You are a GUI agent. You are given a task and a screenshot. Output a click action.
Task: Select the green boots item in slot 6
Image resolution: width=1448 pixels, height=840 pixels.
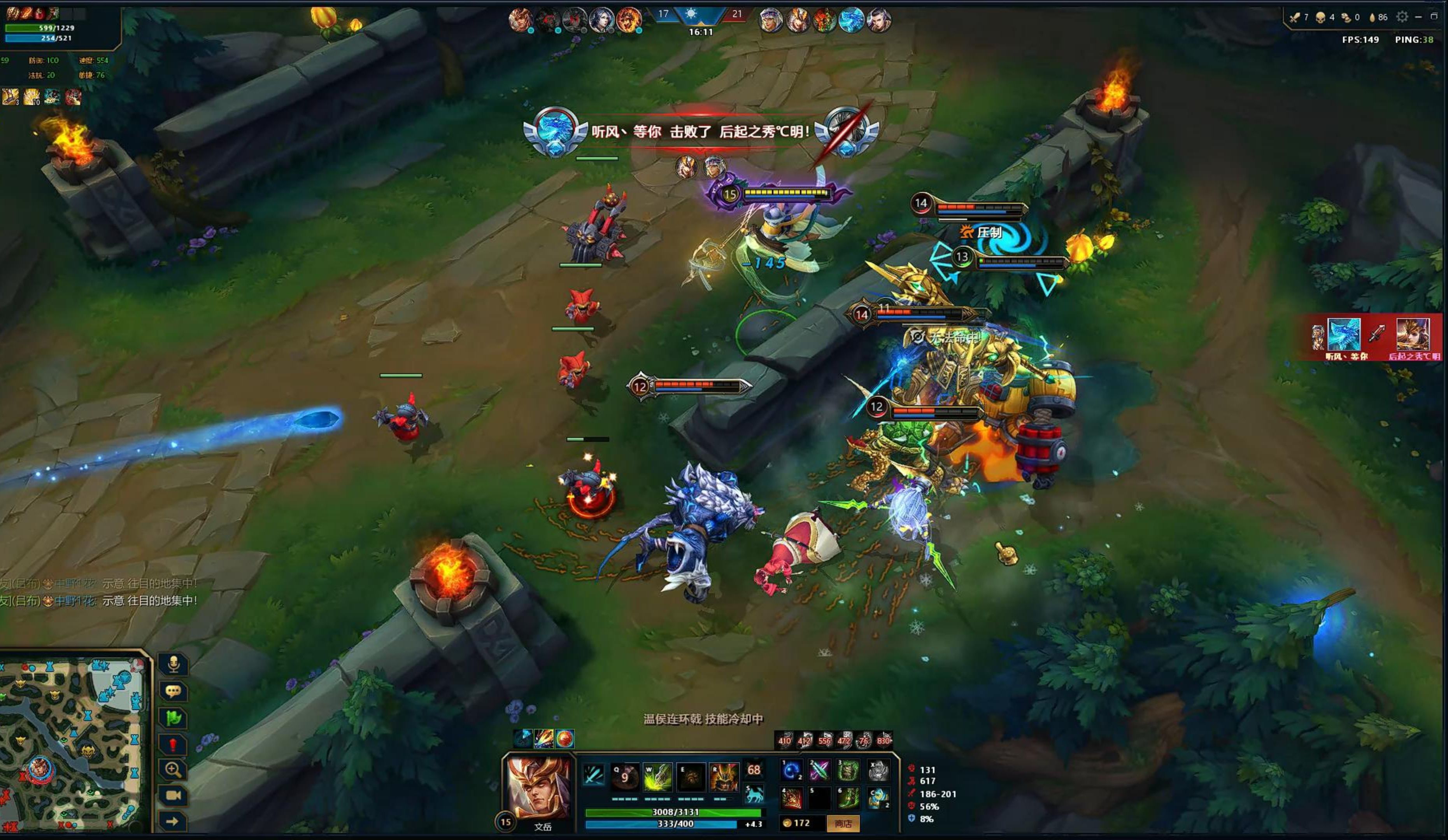tap(848, 798)
